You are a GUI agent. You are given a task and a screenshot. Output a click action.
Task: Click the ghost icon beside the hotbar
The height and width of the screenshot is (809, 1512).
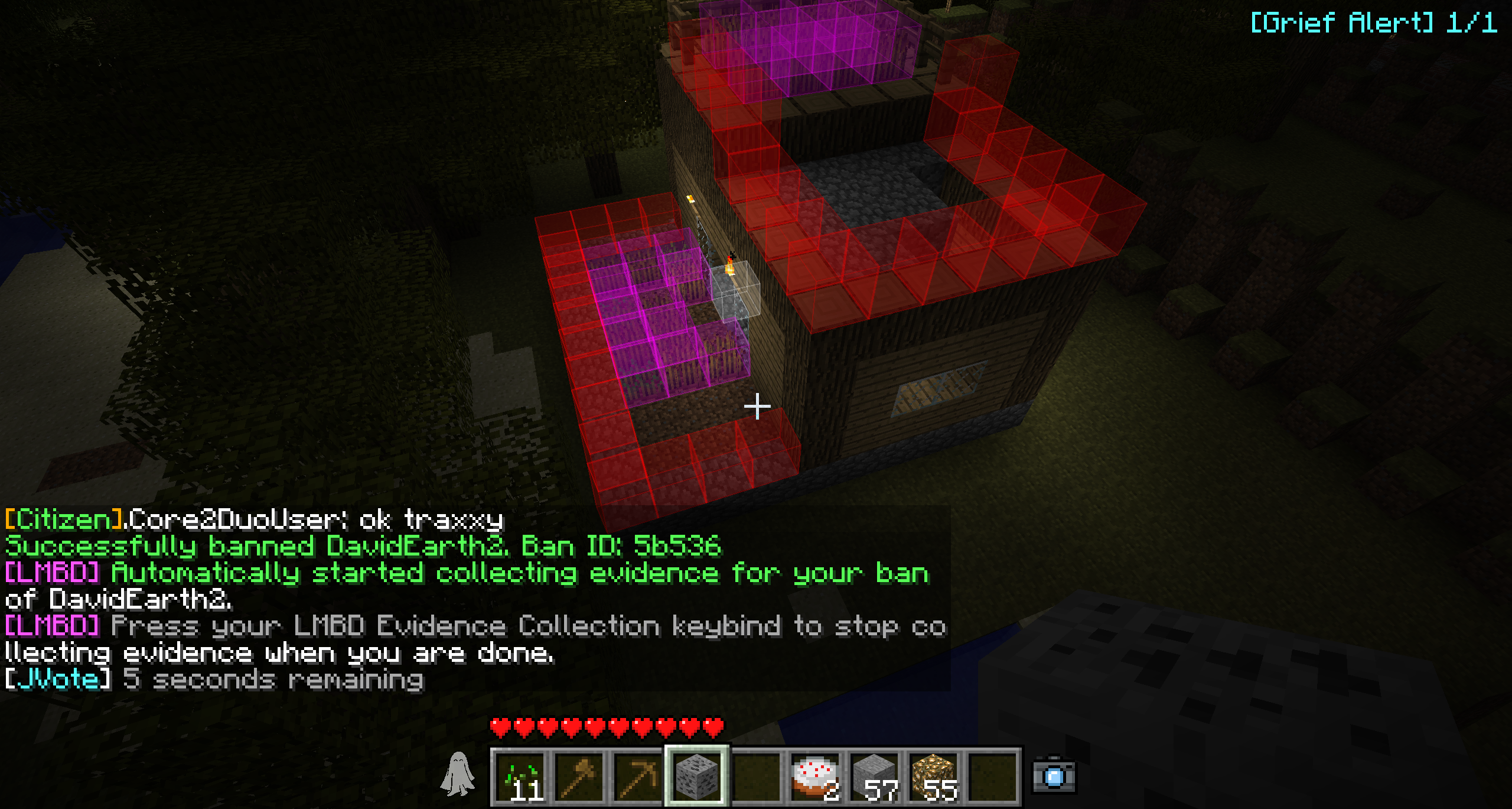[458, 774]
